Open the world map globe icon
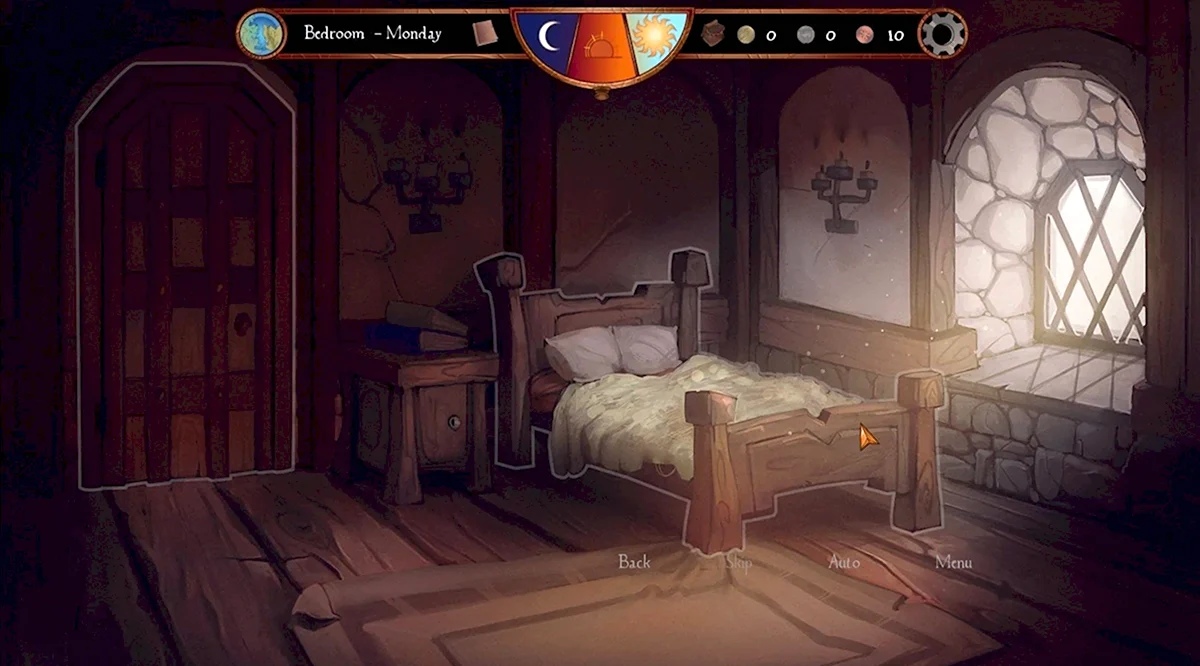1200x666 pixels. coord(261,34)
